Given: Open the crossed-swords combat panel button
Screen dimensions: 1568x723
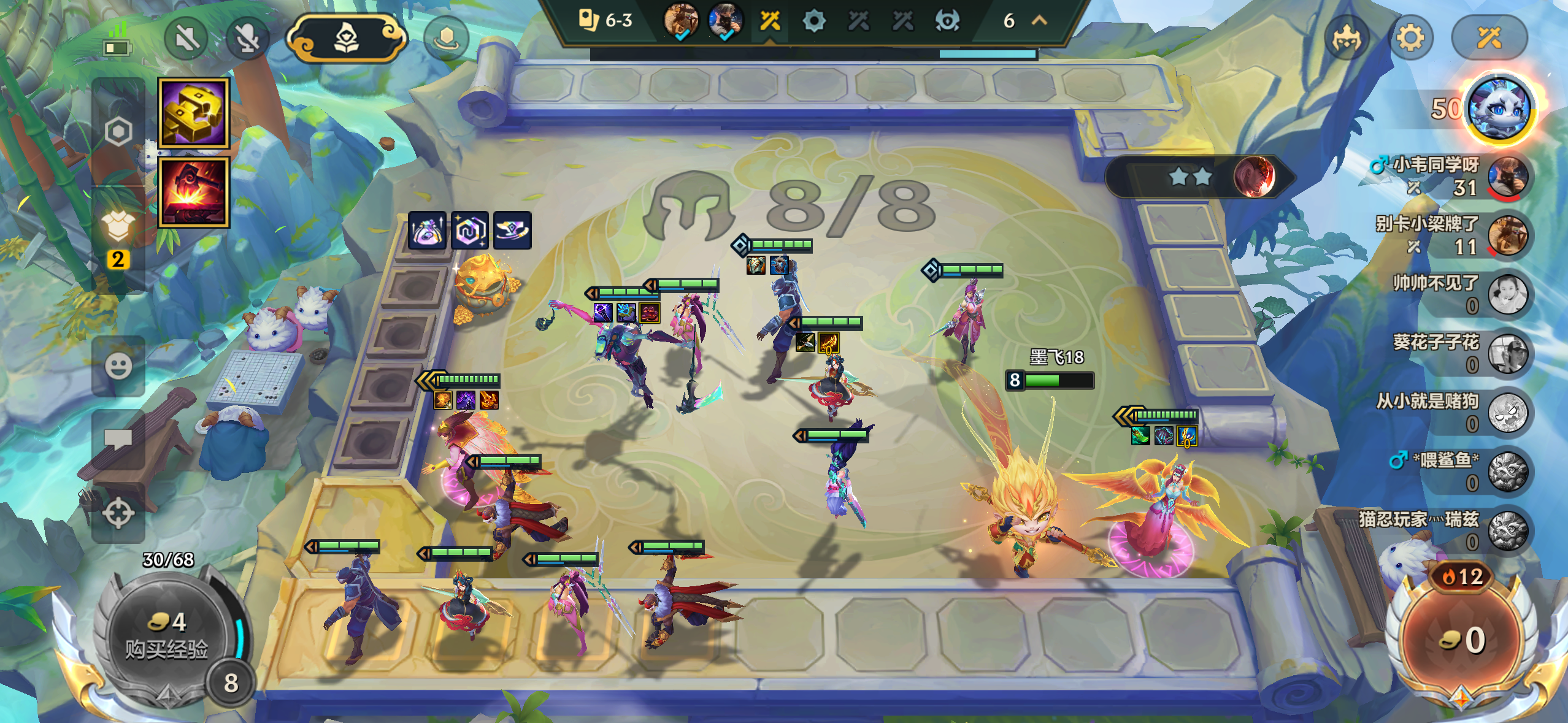Looking at the screenshot, I should (x=1488, y=39).
